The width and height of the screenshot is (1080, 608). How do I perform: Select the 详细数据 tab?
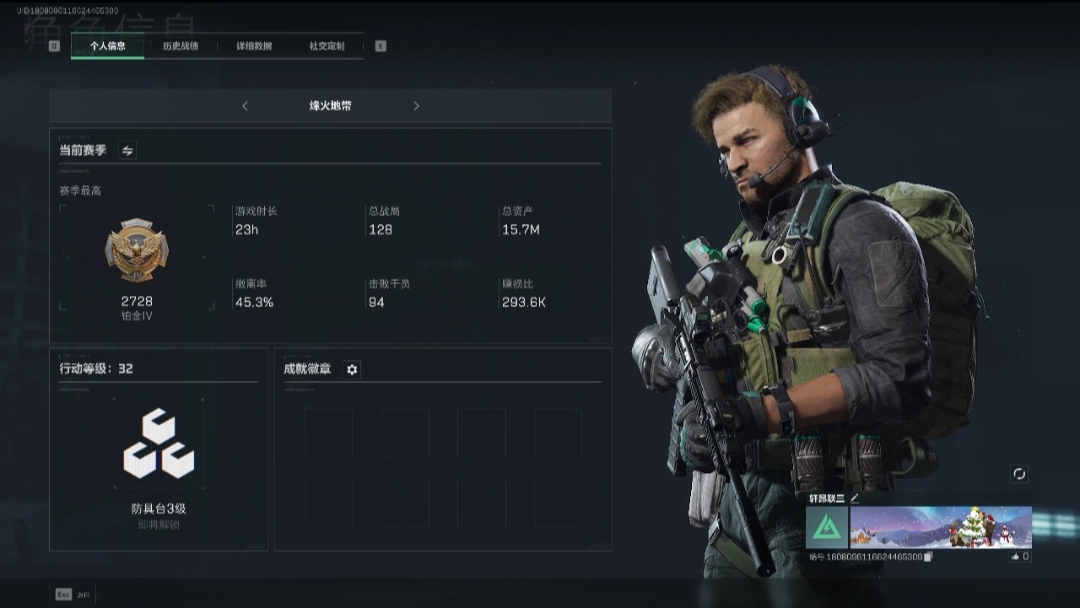click(254, 46)
